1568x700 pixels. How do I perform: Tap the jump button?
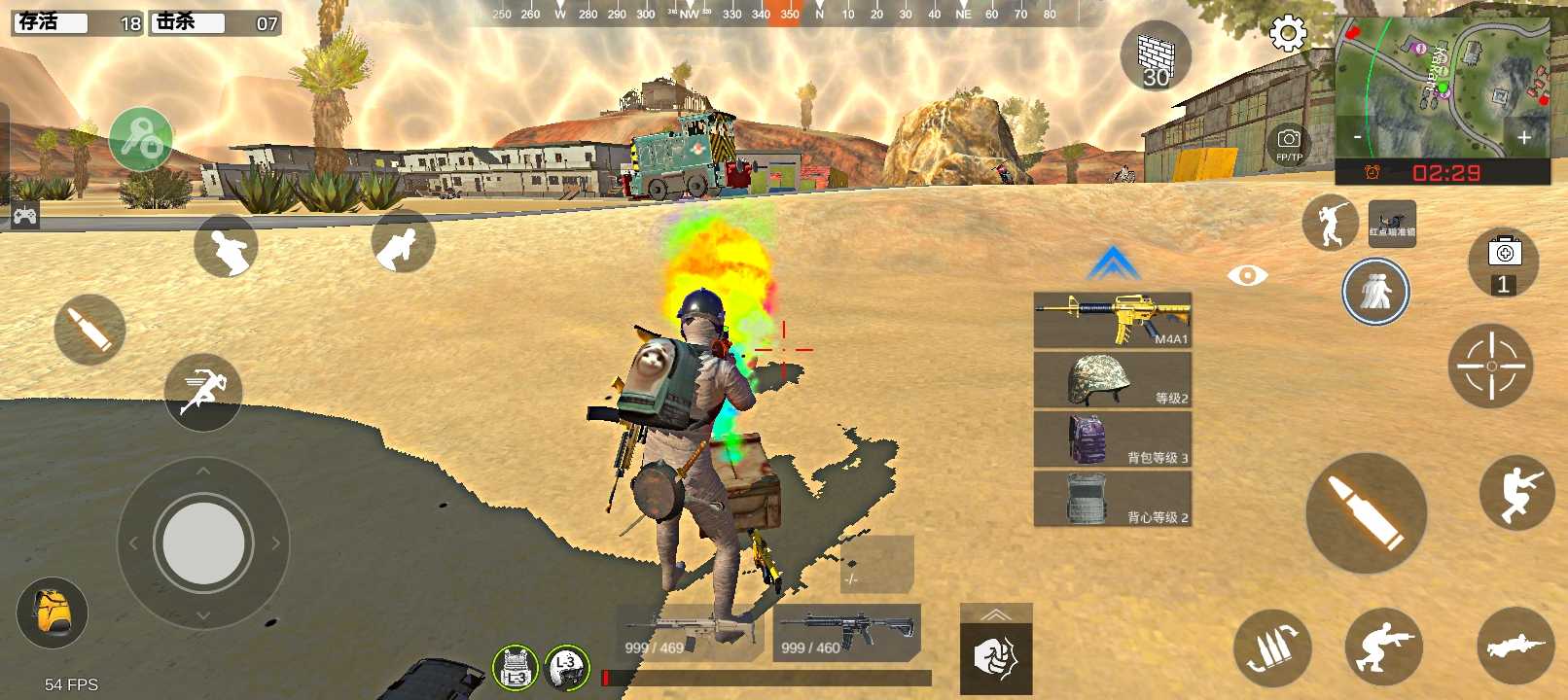[1516, 493]
